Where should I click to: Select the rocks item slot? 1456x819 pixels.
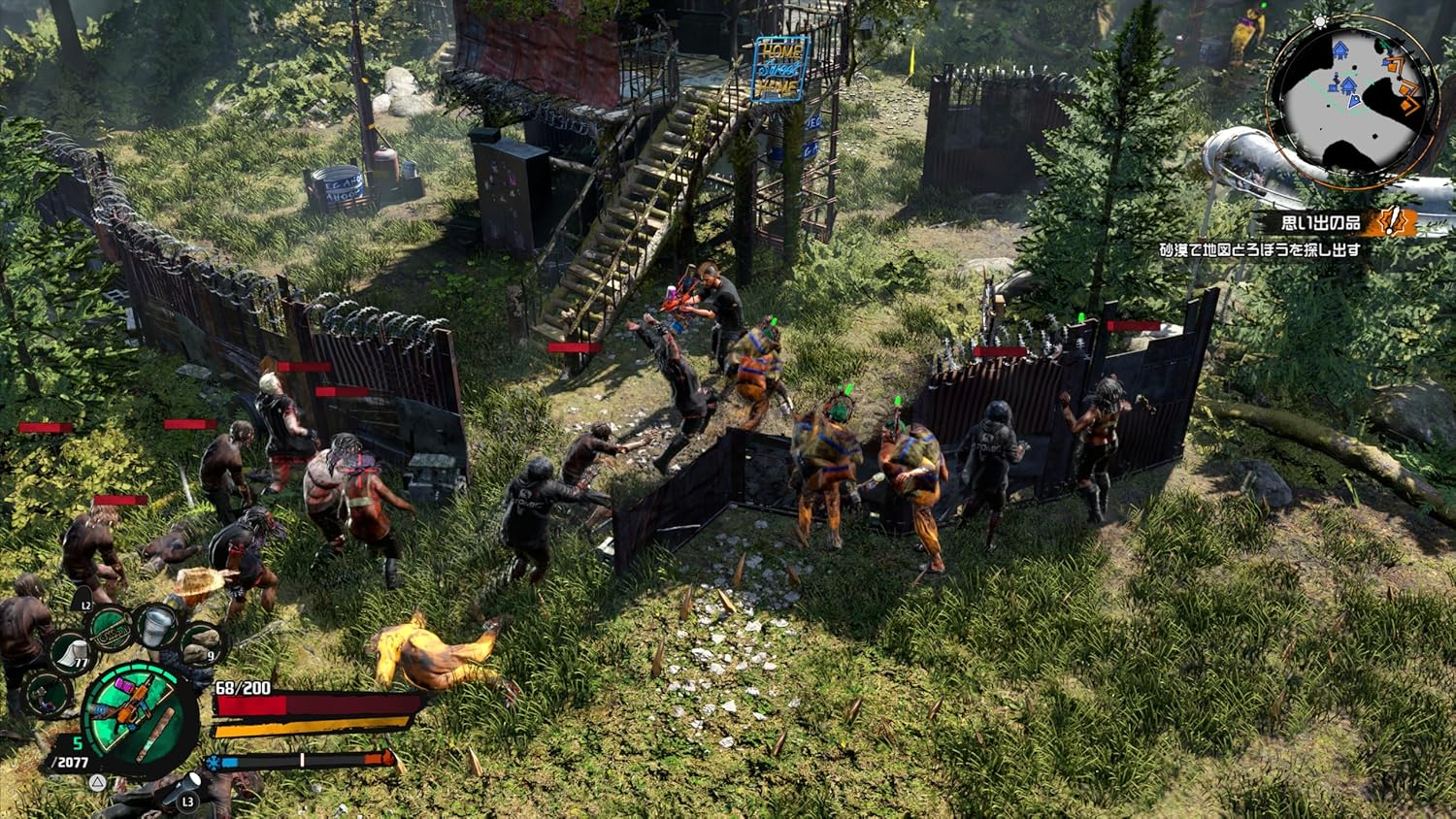pyautogui.click(x=201, y=642)
